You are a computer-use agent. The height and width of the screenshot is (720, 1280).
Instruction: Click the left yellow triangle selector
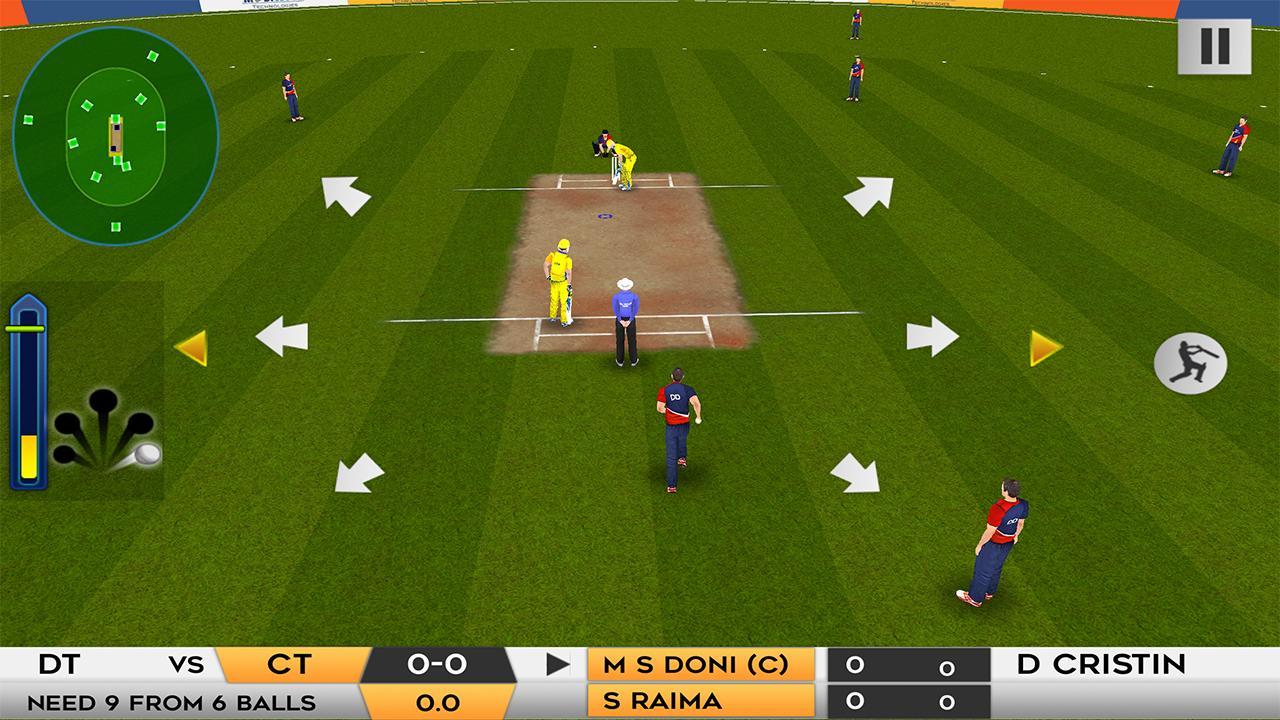click(x=196, y=348)
